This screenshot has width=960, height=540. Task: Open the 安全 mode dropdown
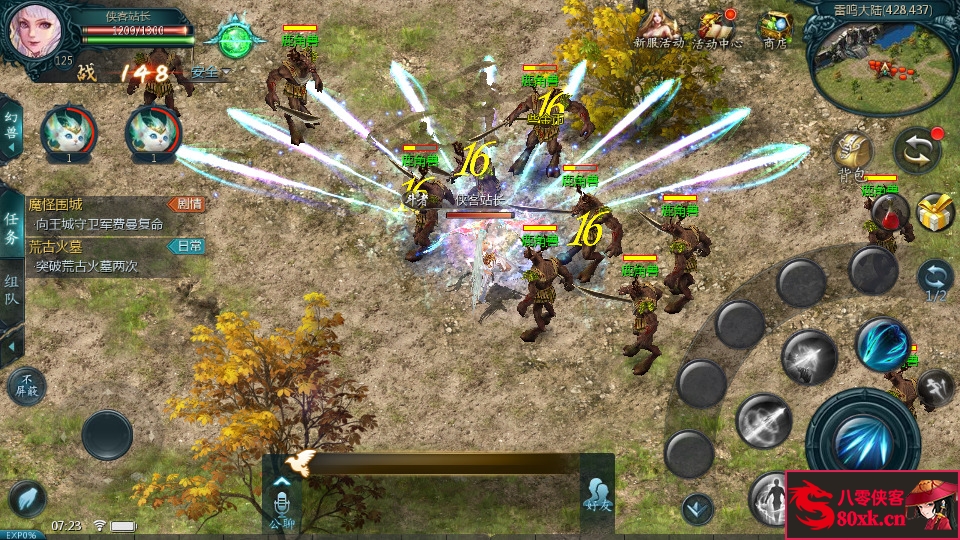[208, 72]
